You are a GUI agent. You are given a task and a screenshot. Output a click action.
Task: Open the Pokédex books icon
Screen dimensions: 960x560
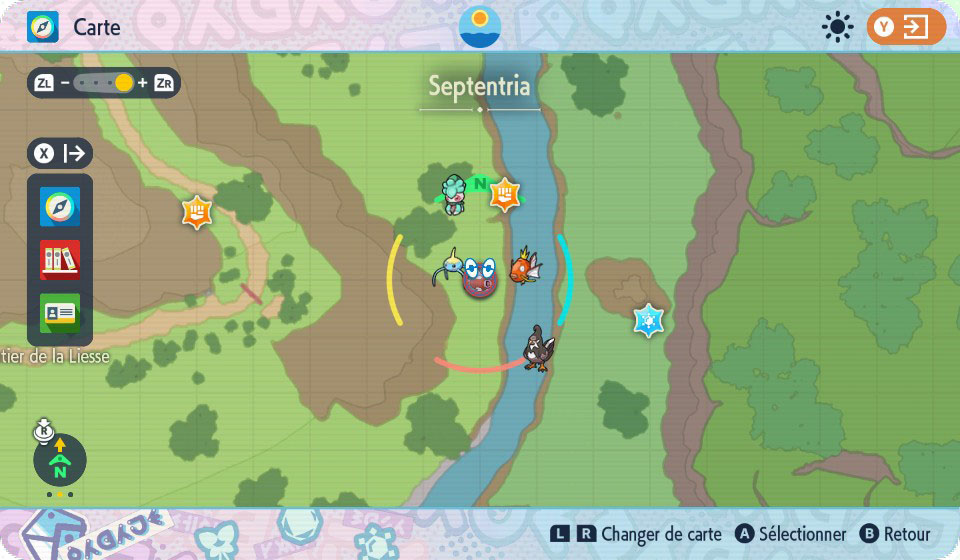[x=60, y=260]
